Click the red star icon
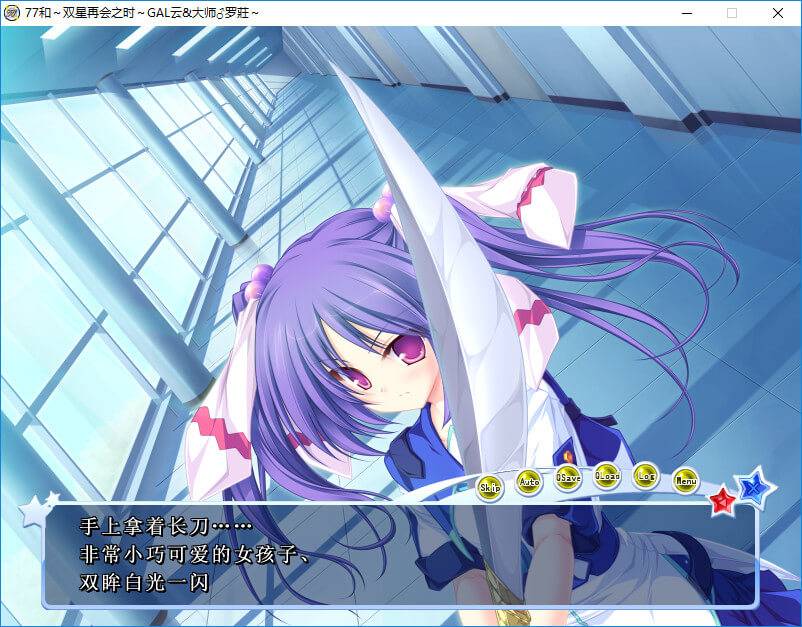 tap(722, 499)
